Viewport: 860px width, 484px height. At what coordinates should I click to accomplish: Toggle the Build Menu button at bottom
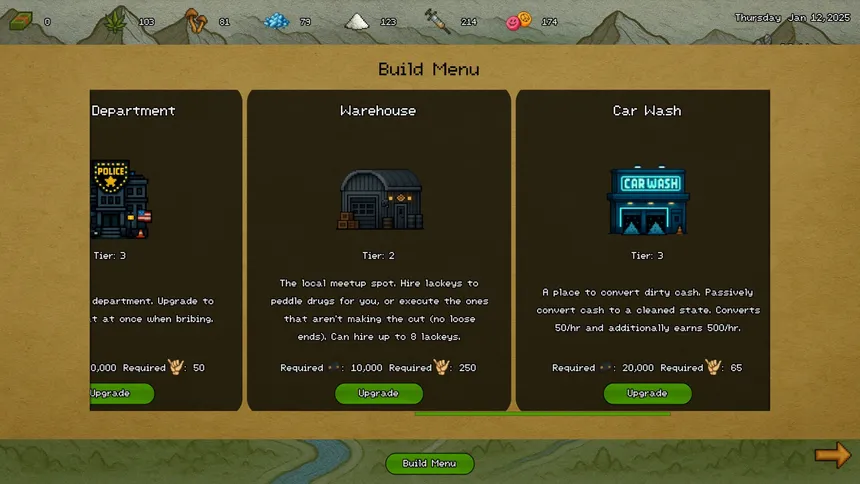pyautogui.click(x=430, y=463)
